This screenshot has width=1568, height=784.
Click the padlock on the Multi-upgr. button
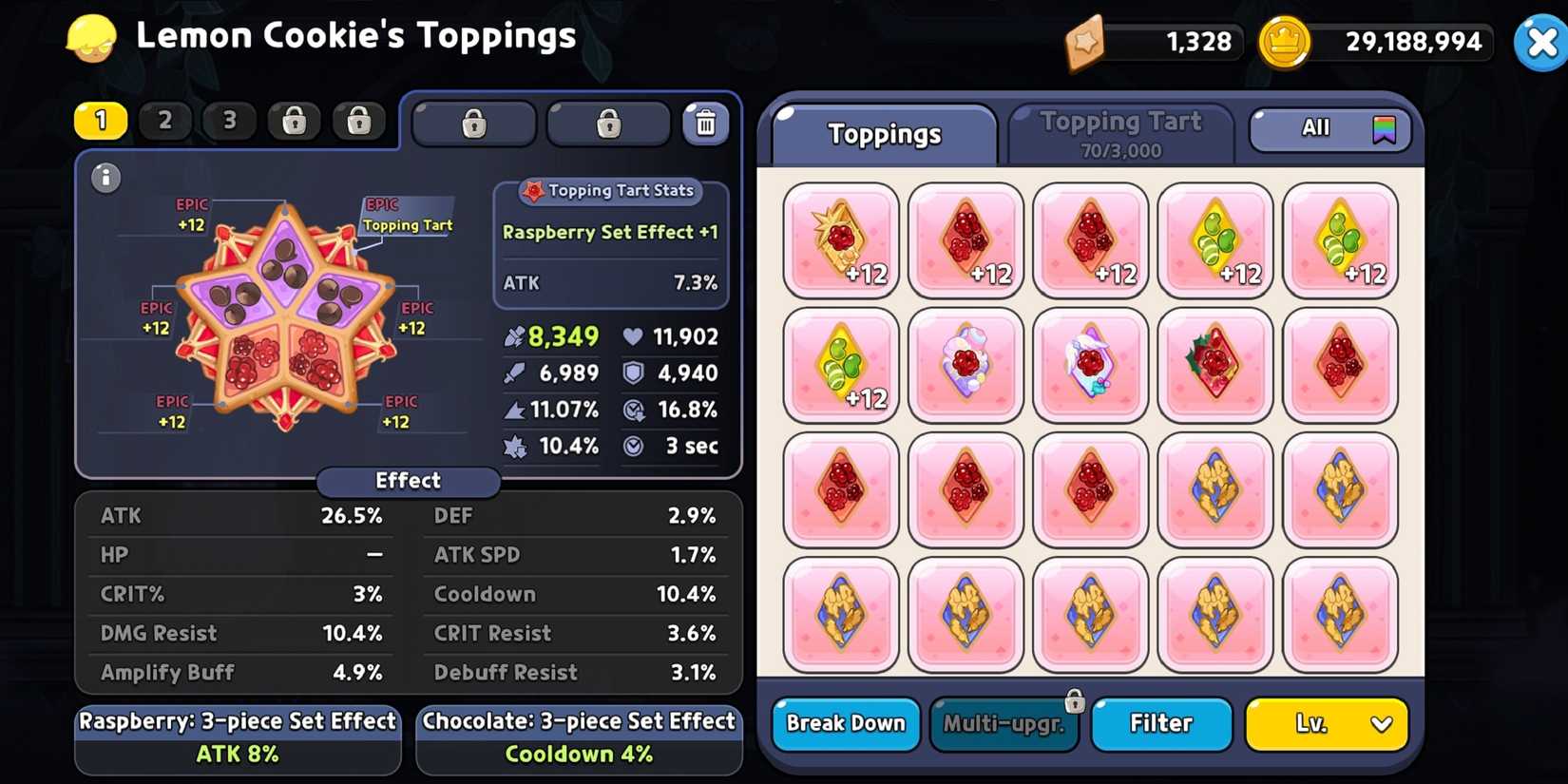1074,699
